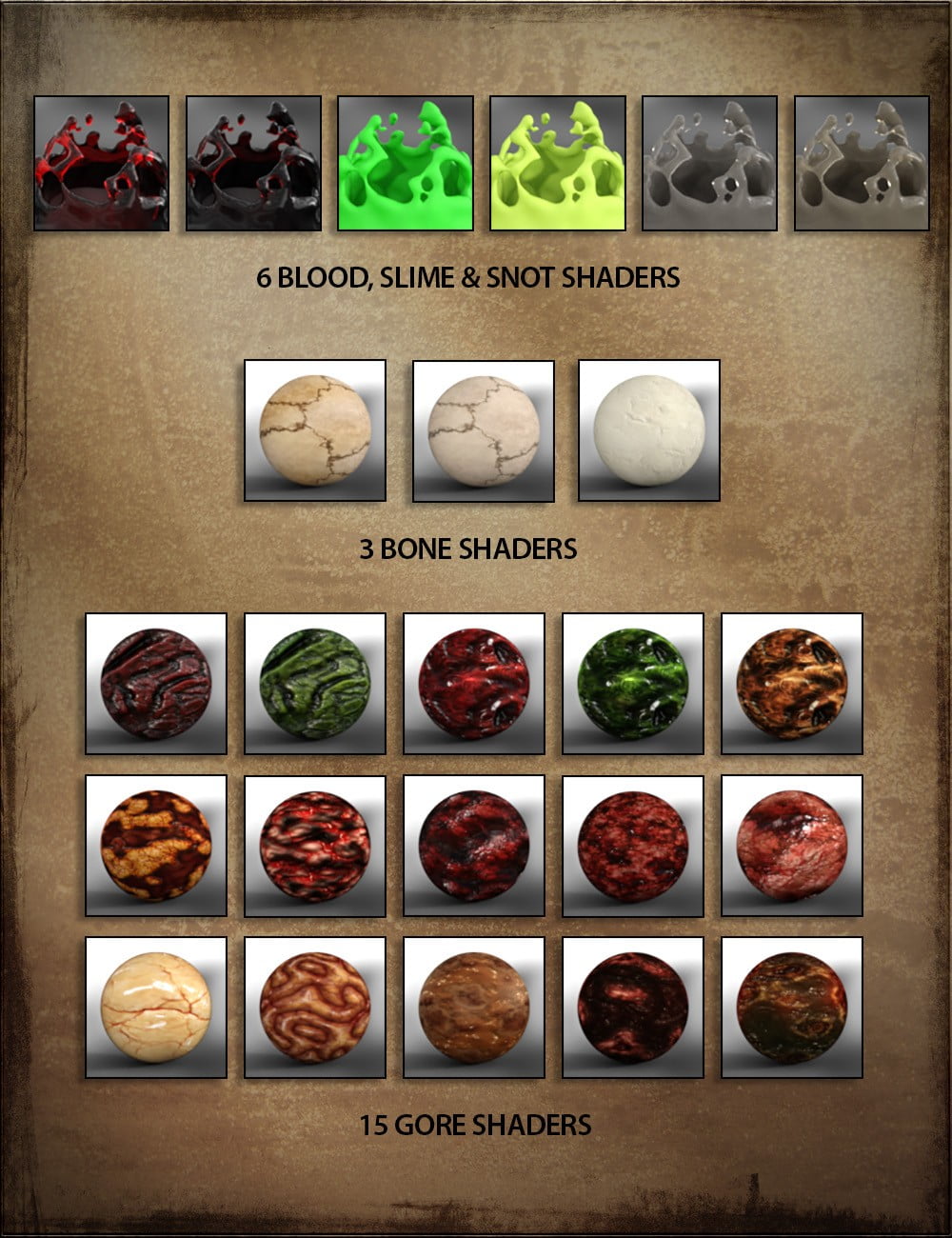Screen dimensions: 952x1238
Task: Select the glossy bright green gore sphere
Action: [633, 684]
